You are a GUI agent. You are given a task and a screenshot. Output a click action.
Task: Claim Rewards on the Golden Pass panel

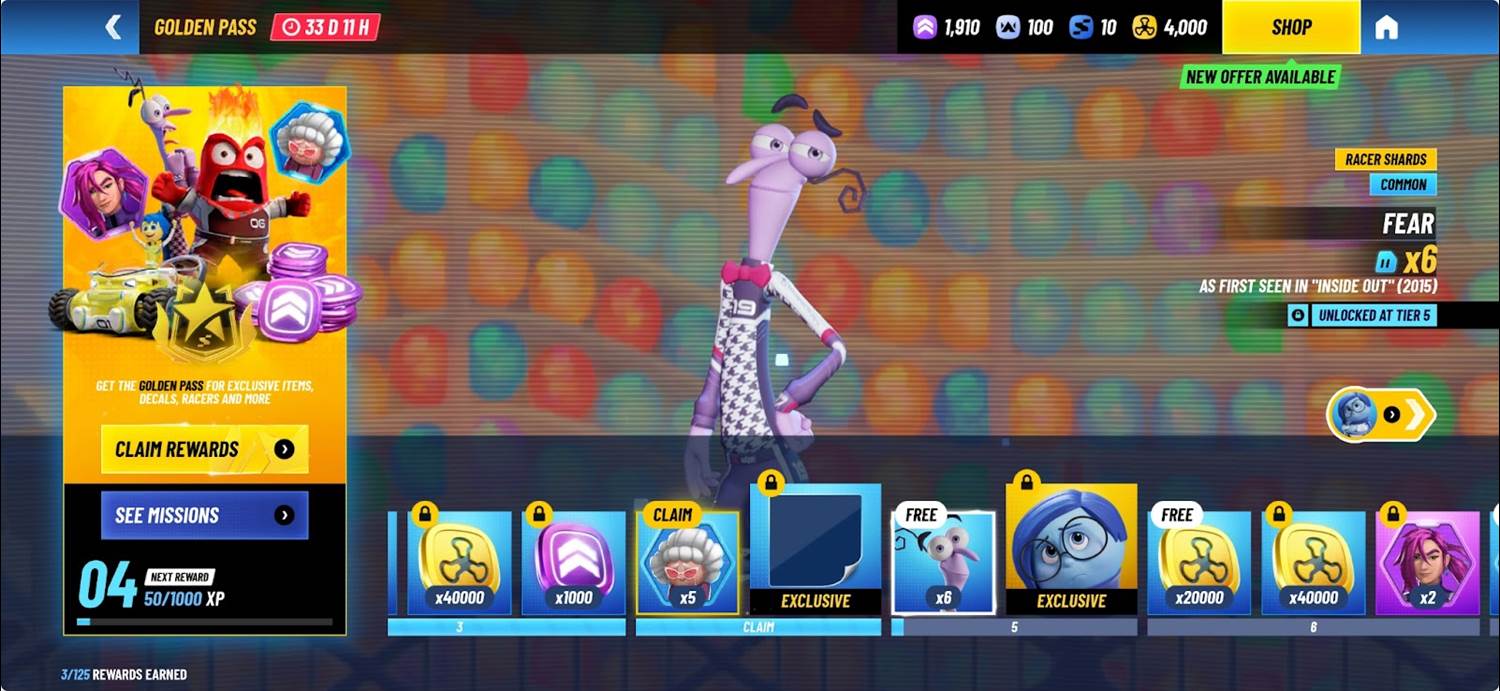pos(204,449)
